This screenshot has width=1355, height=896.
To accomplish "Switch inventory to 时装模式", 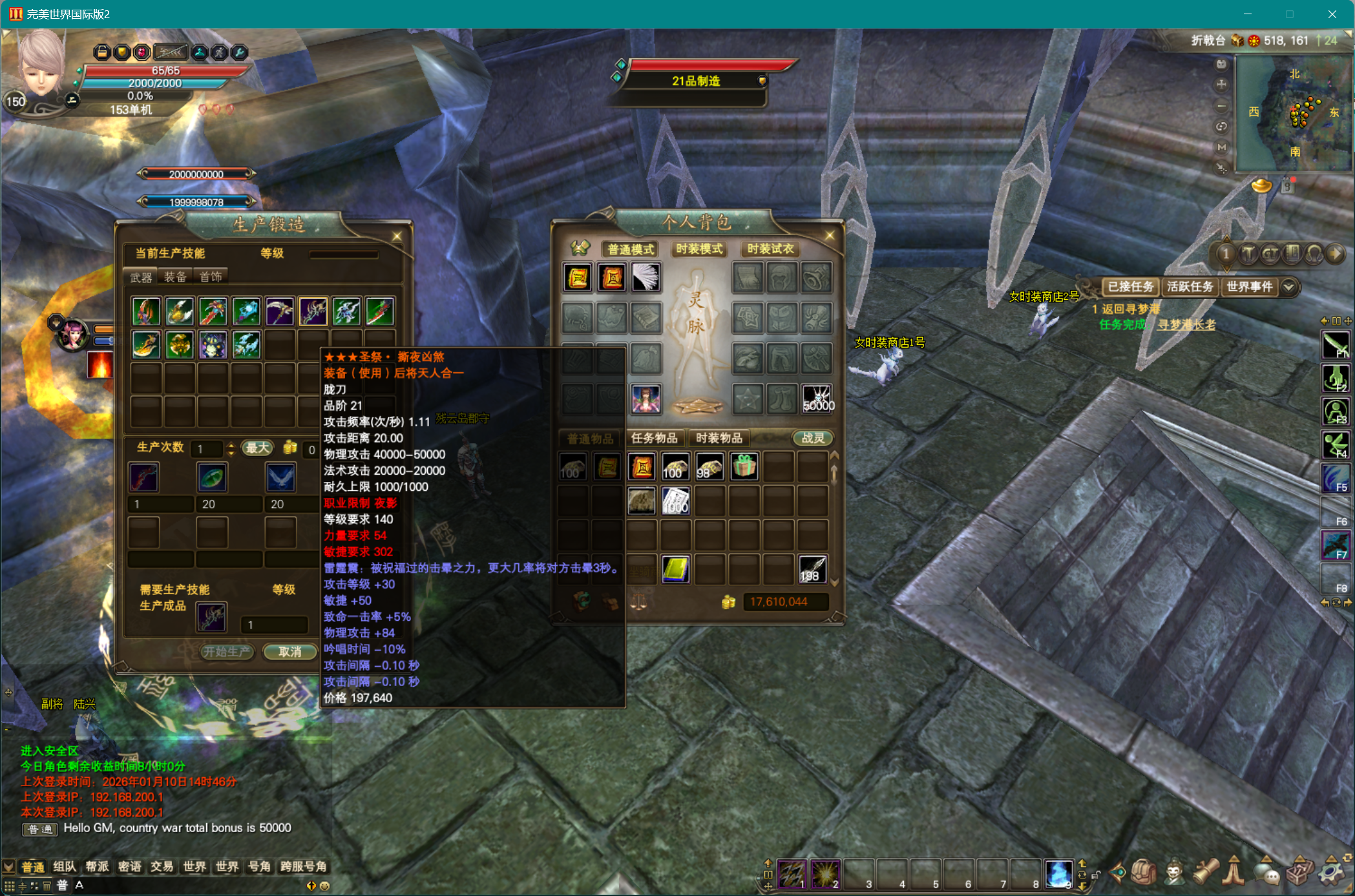I will tap(699, 249).
